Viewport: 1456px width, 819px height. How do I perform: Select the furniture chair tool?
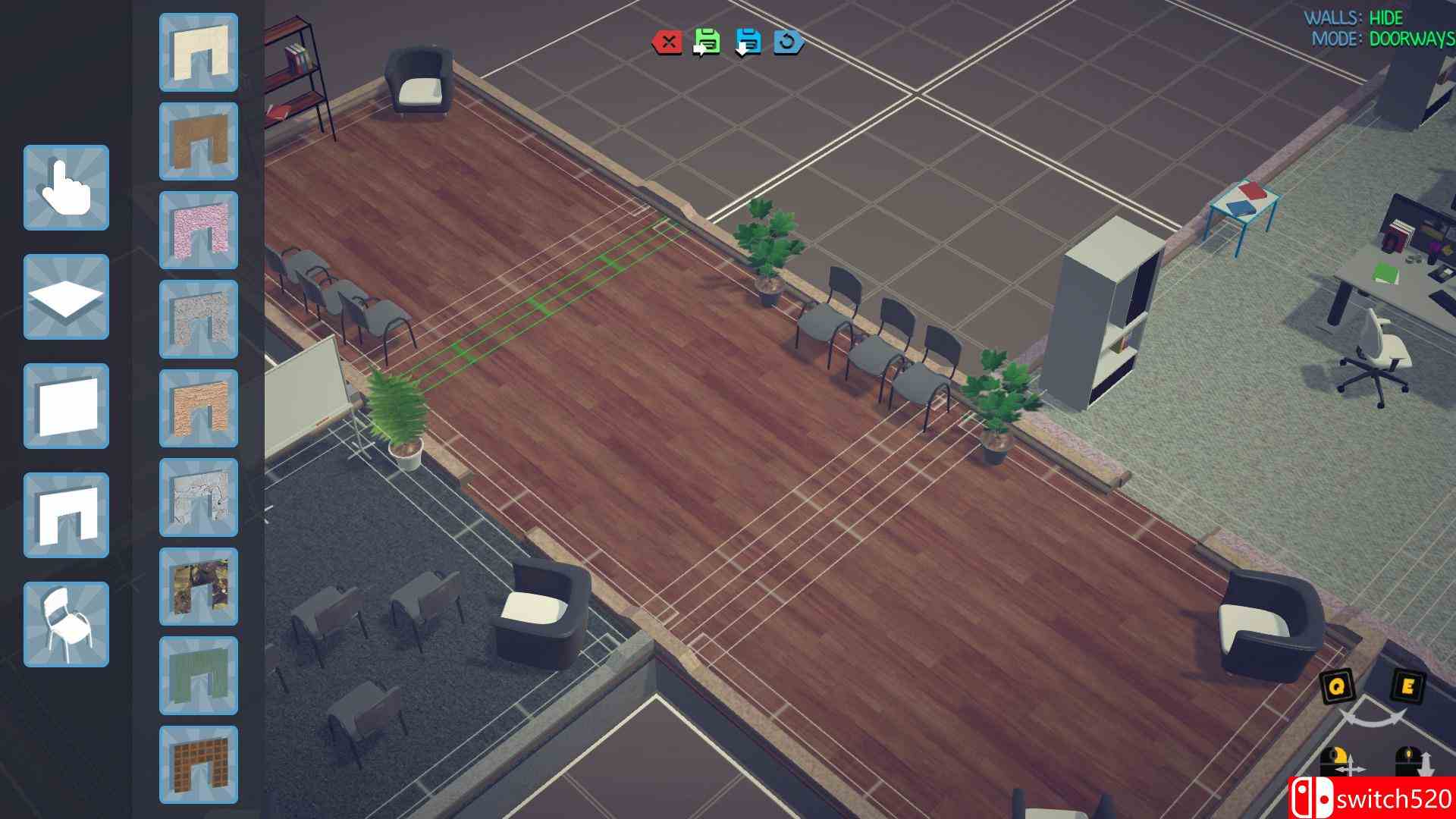(66, 624)
